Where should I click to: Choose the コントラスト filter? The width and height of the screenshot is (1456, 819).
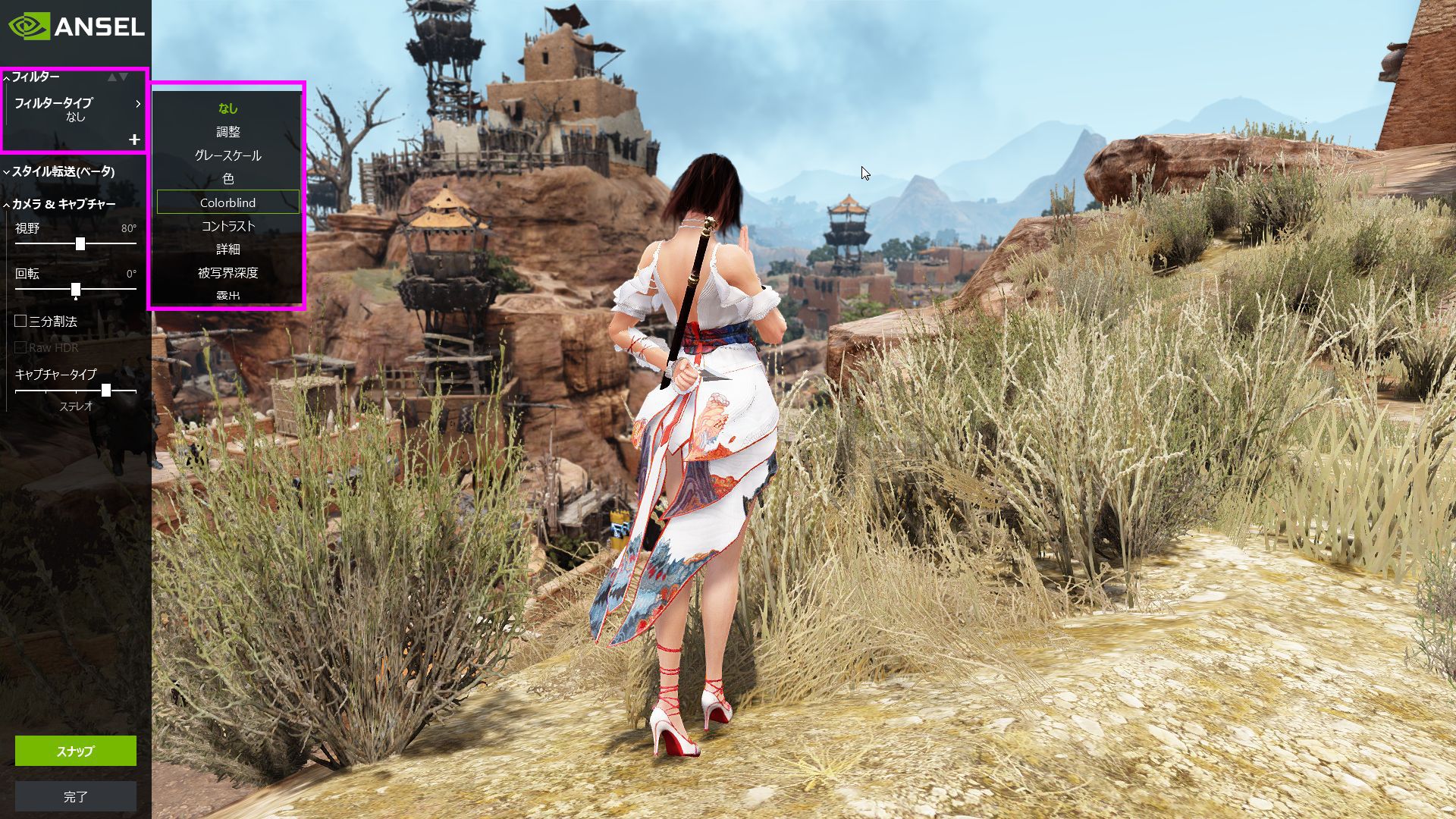[x=227, y=226]
